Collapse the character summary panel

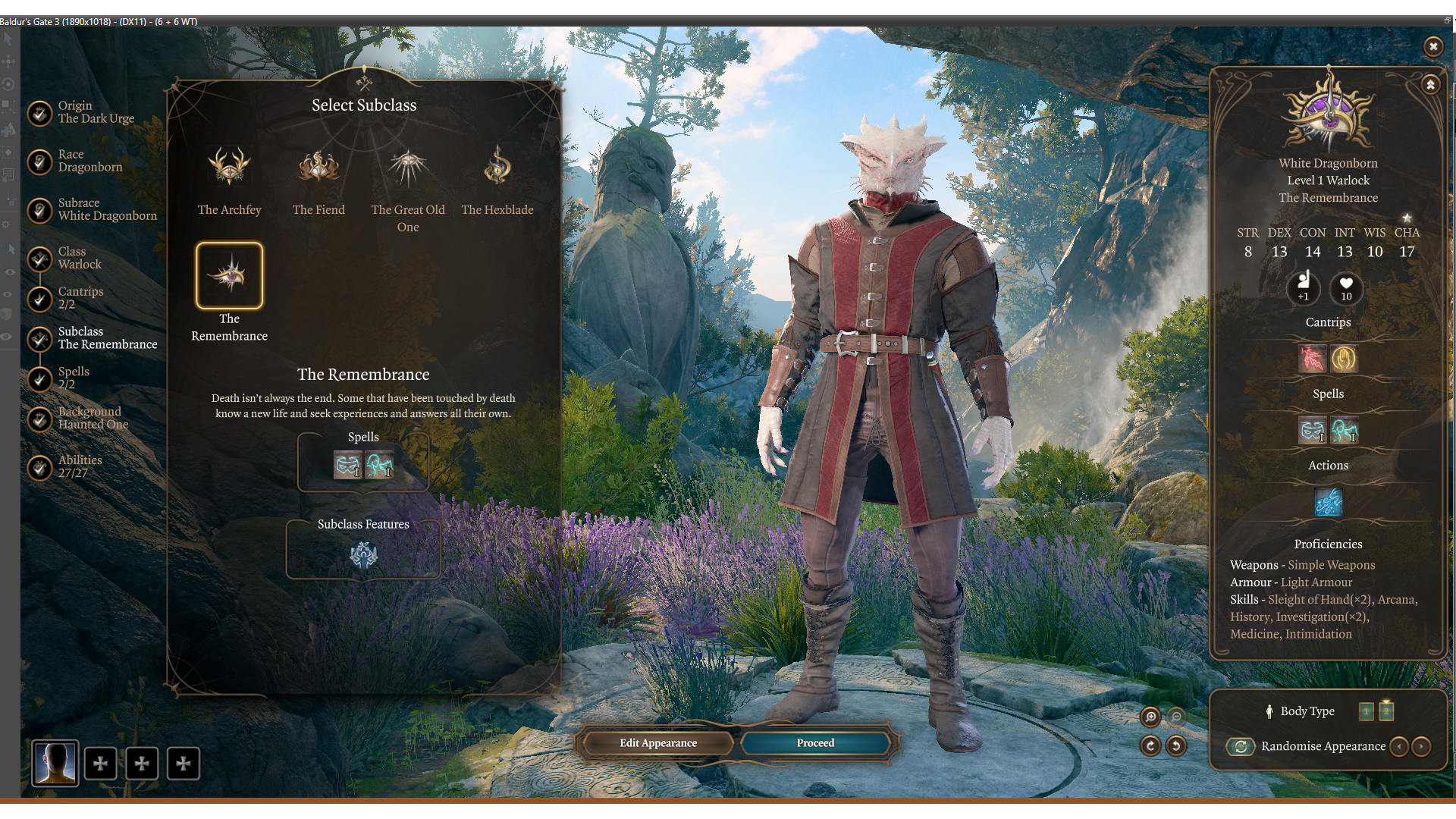coord(1430,84)
